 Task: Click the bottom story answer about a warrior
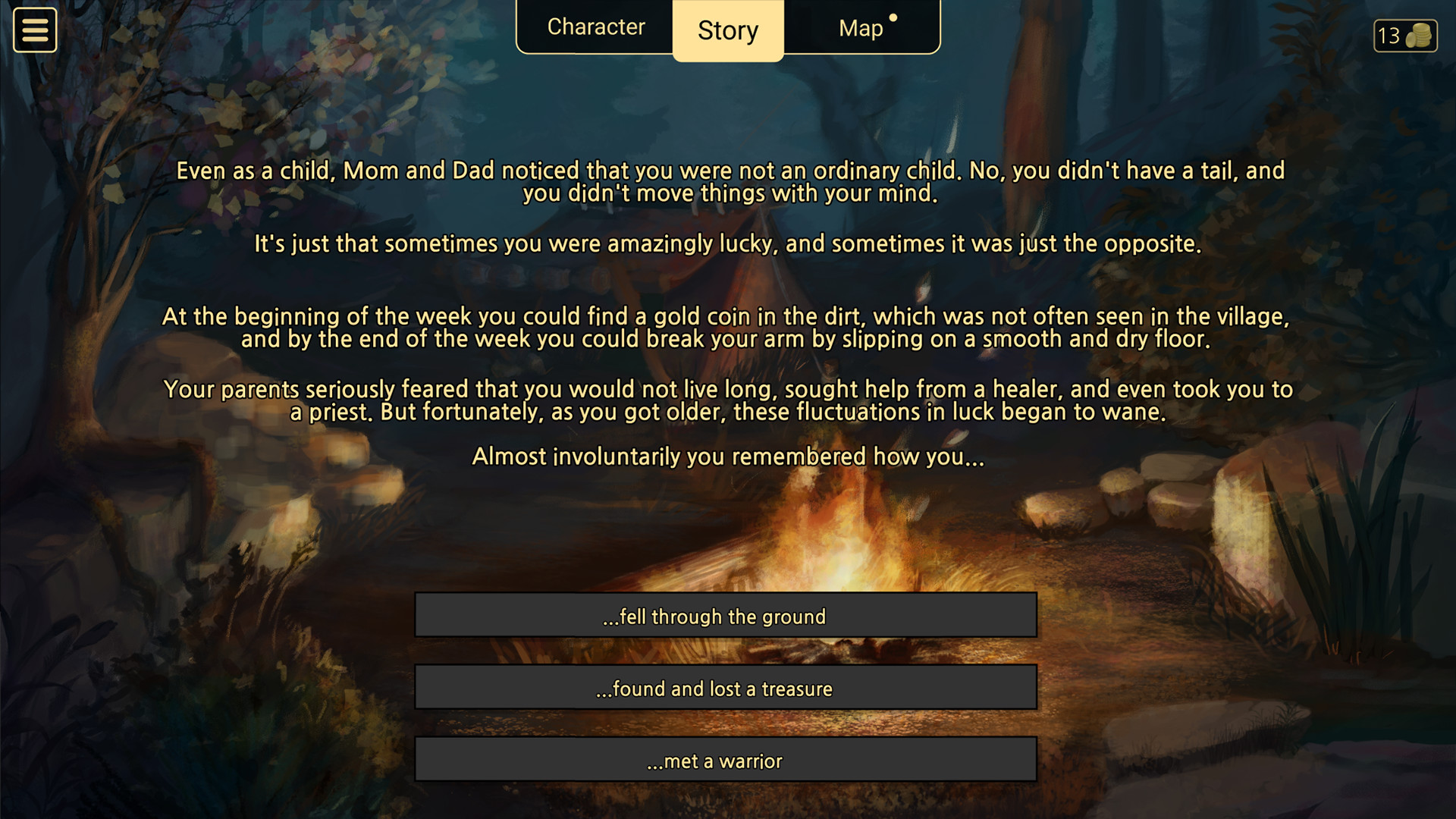coord(726,760)
